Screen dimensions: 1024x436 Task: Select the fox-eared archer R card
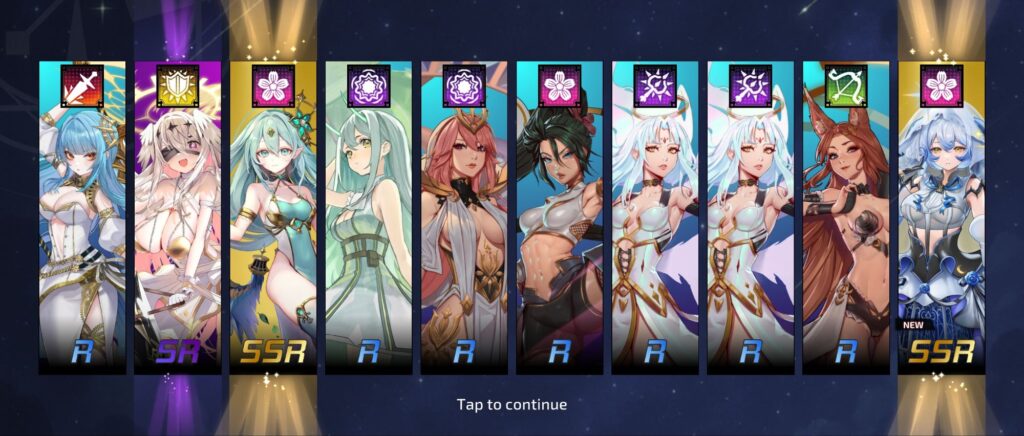coord(845,218)
